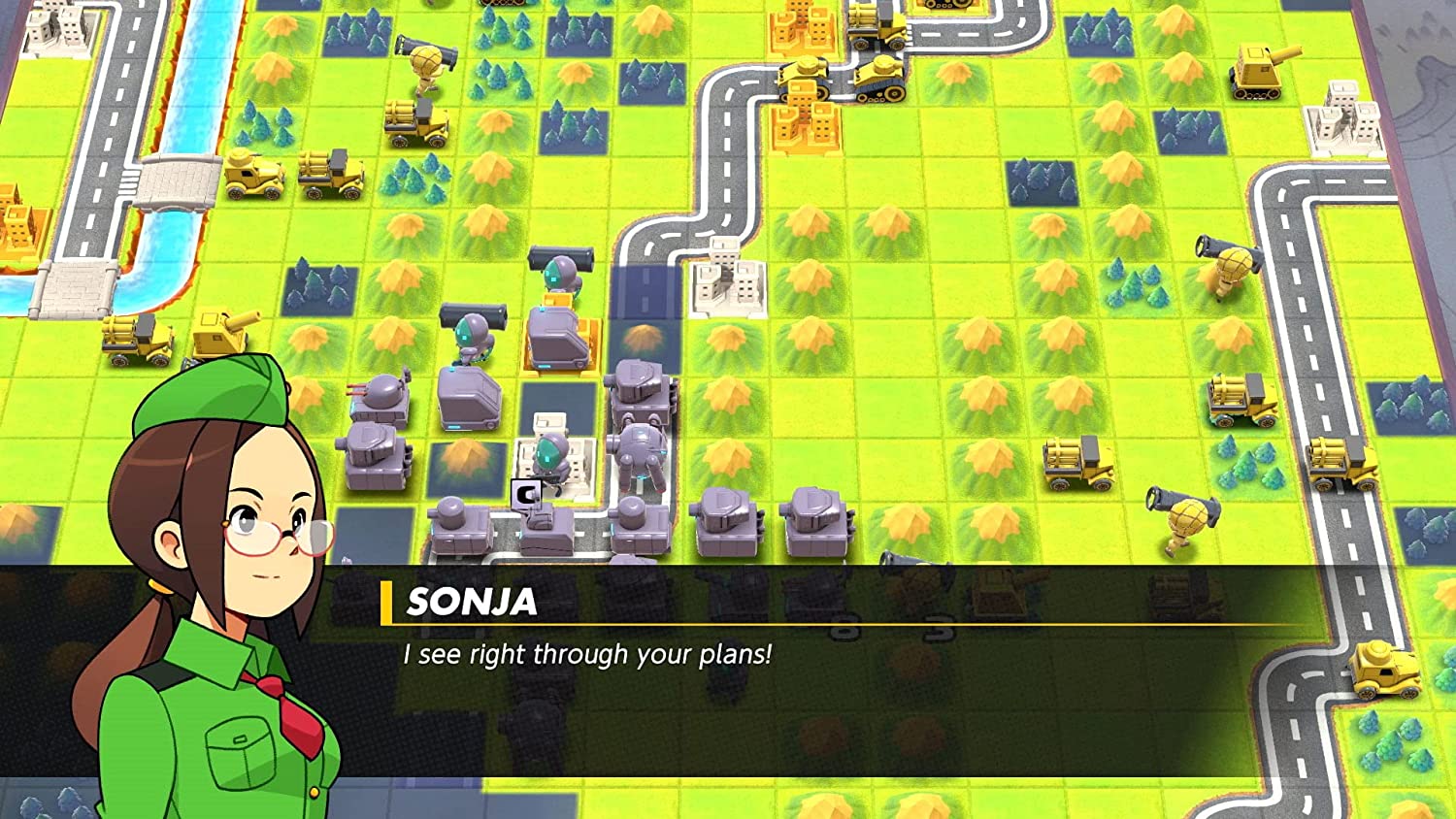Click the dialogue text to advance Sonja's line
Screen dimensions: 1456x819
click(582, 655)
